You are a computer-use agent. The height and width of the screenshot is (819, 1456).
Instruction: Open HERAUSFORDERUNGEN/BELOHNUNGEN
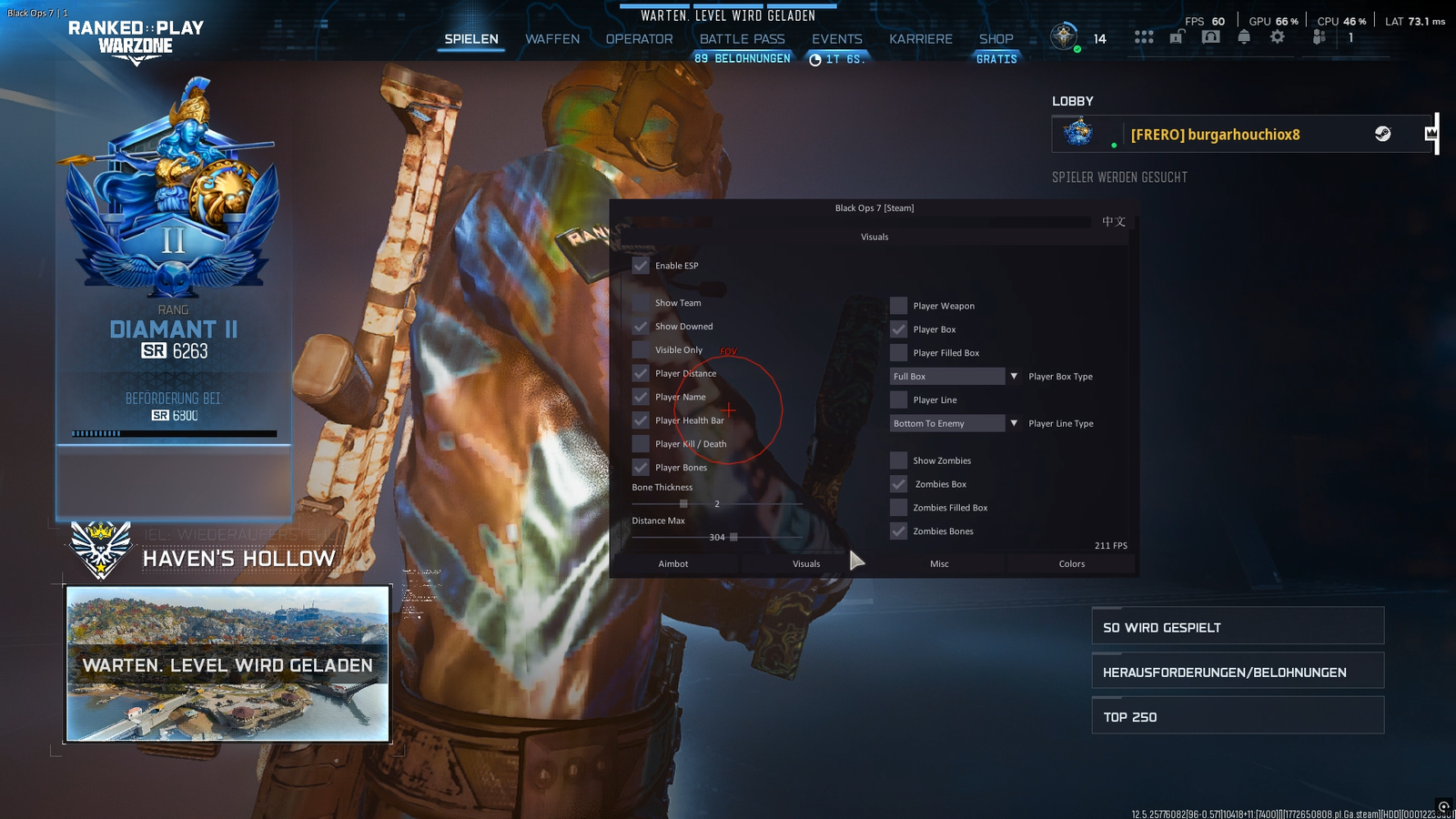tap(1238, 672)
